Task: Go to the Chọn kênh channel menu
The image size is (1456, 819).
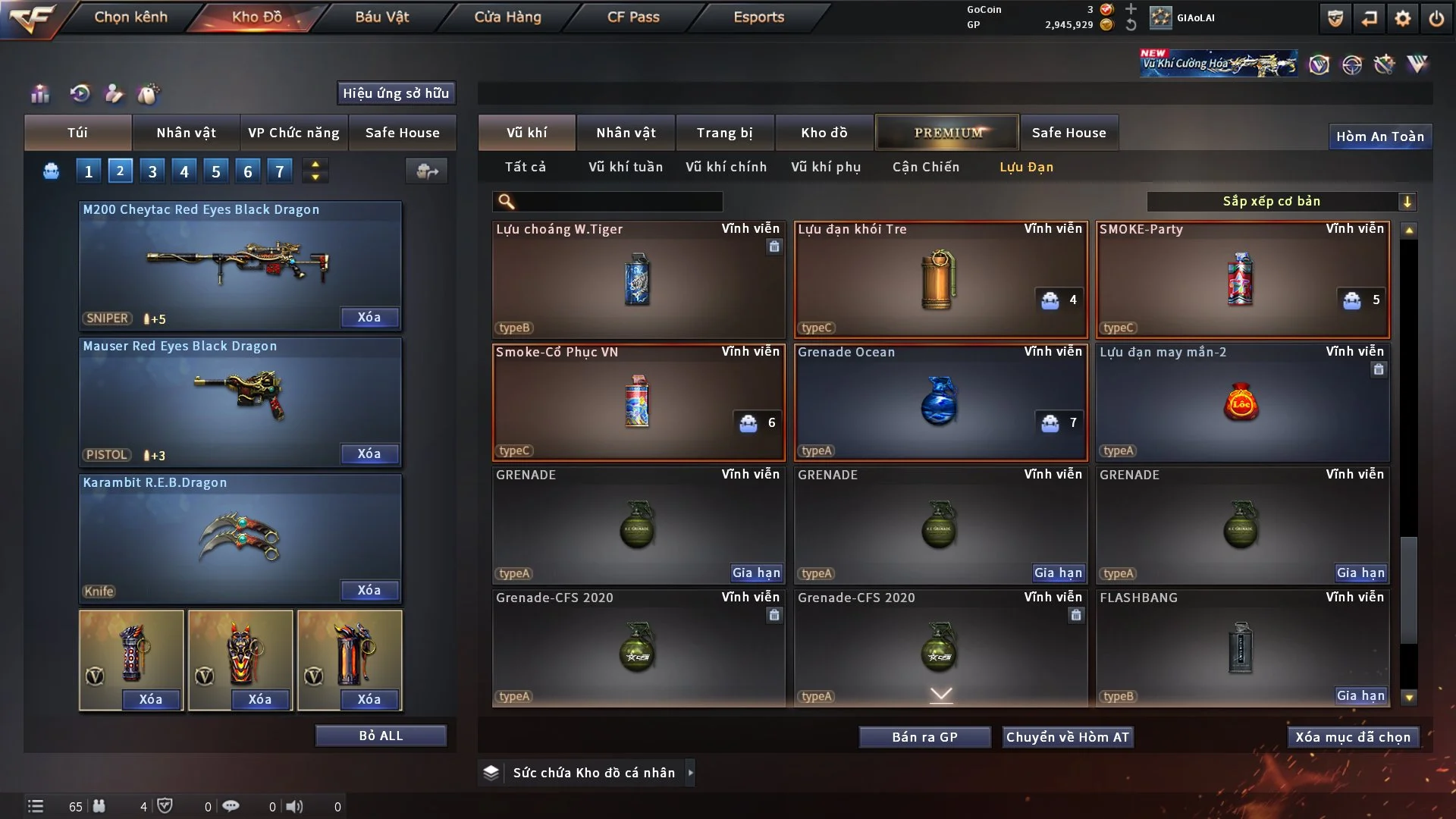Action: tap(130, 17)
